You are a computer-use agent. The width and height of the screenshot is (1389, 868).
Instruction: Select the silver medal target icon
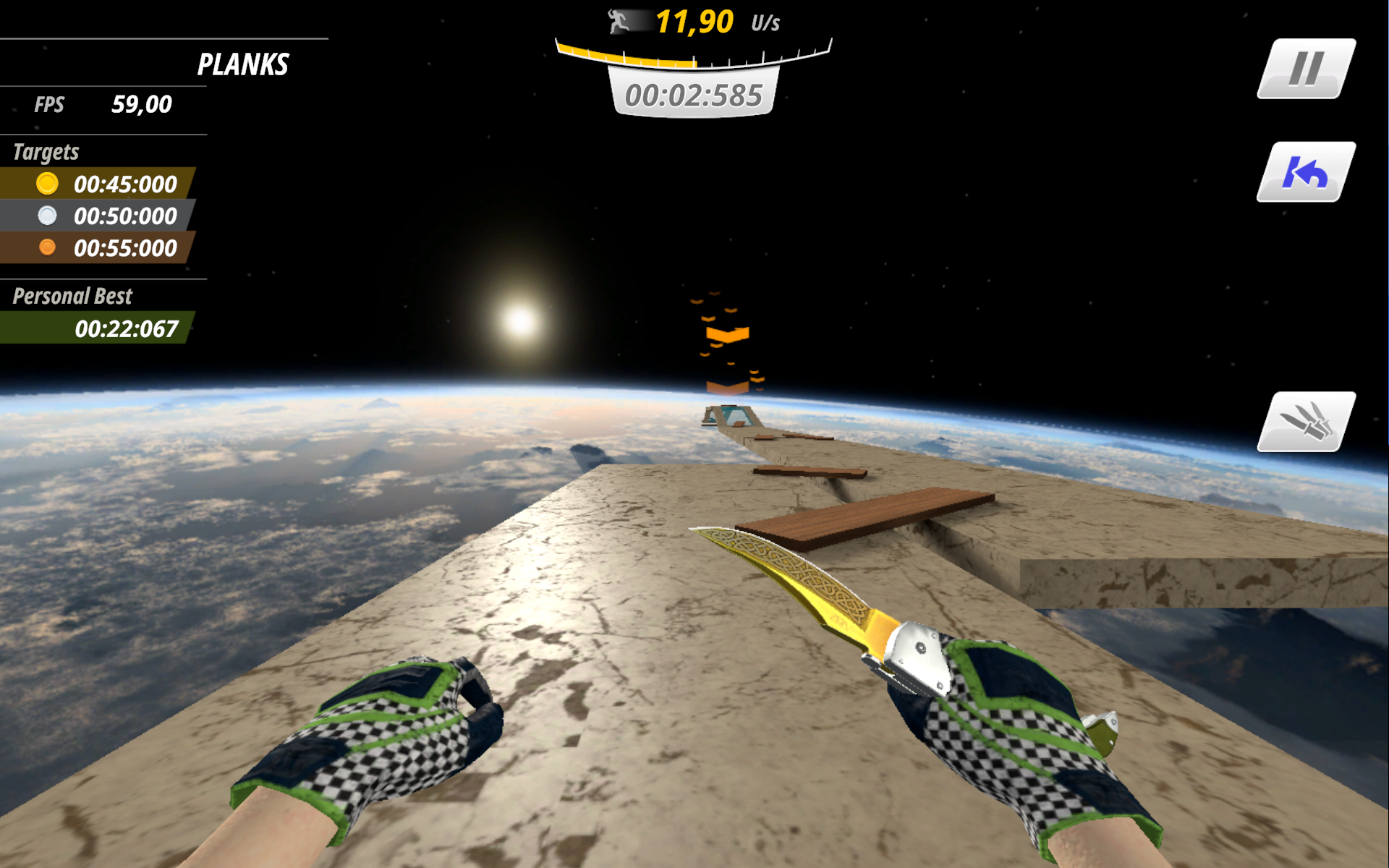[x=48, y=216]
